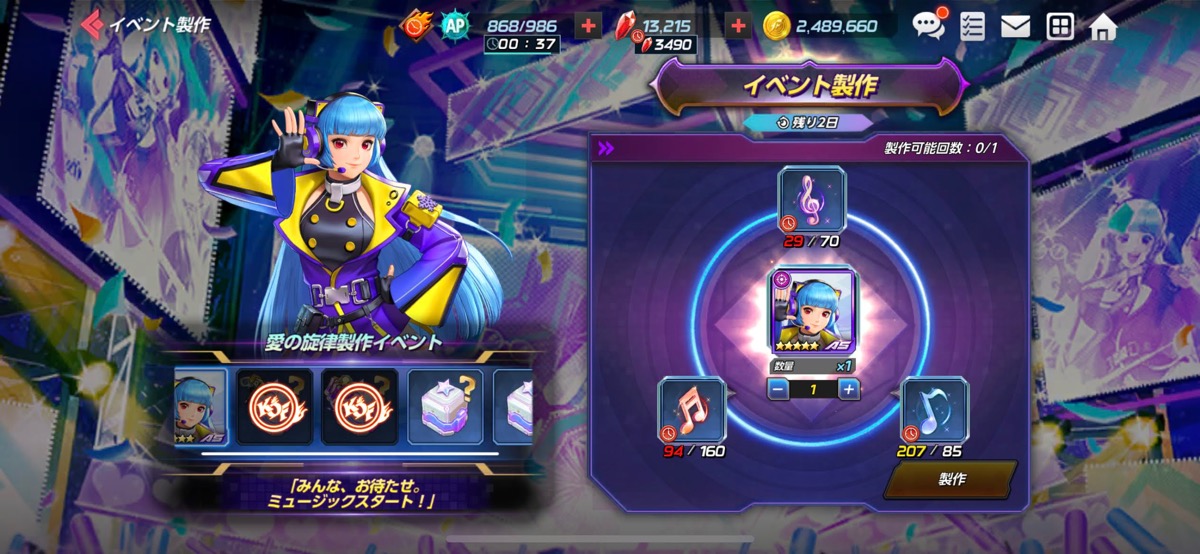Viewport: 1200px width, 554px height.
Task: Open the checklist missions icon
Action: tap(972, 26)
